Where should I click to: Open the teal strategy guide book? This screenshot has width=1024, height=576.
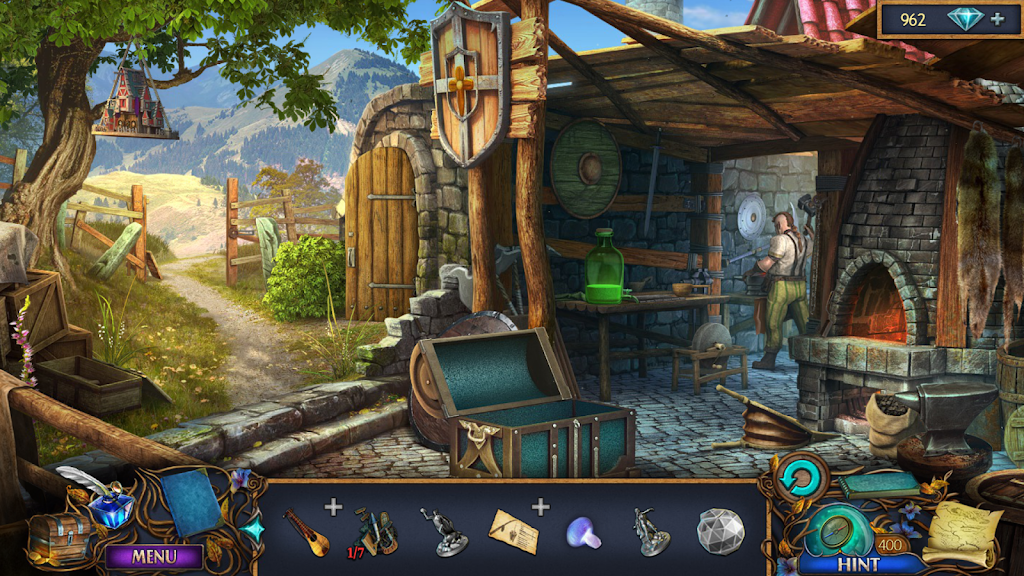point(878,485)
